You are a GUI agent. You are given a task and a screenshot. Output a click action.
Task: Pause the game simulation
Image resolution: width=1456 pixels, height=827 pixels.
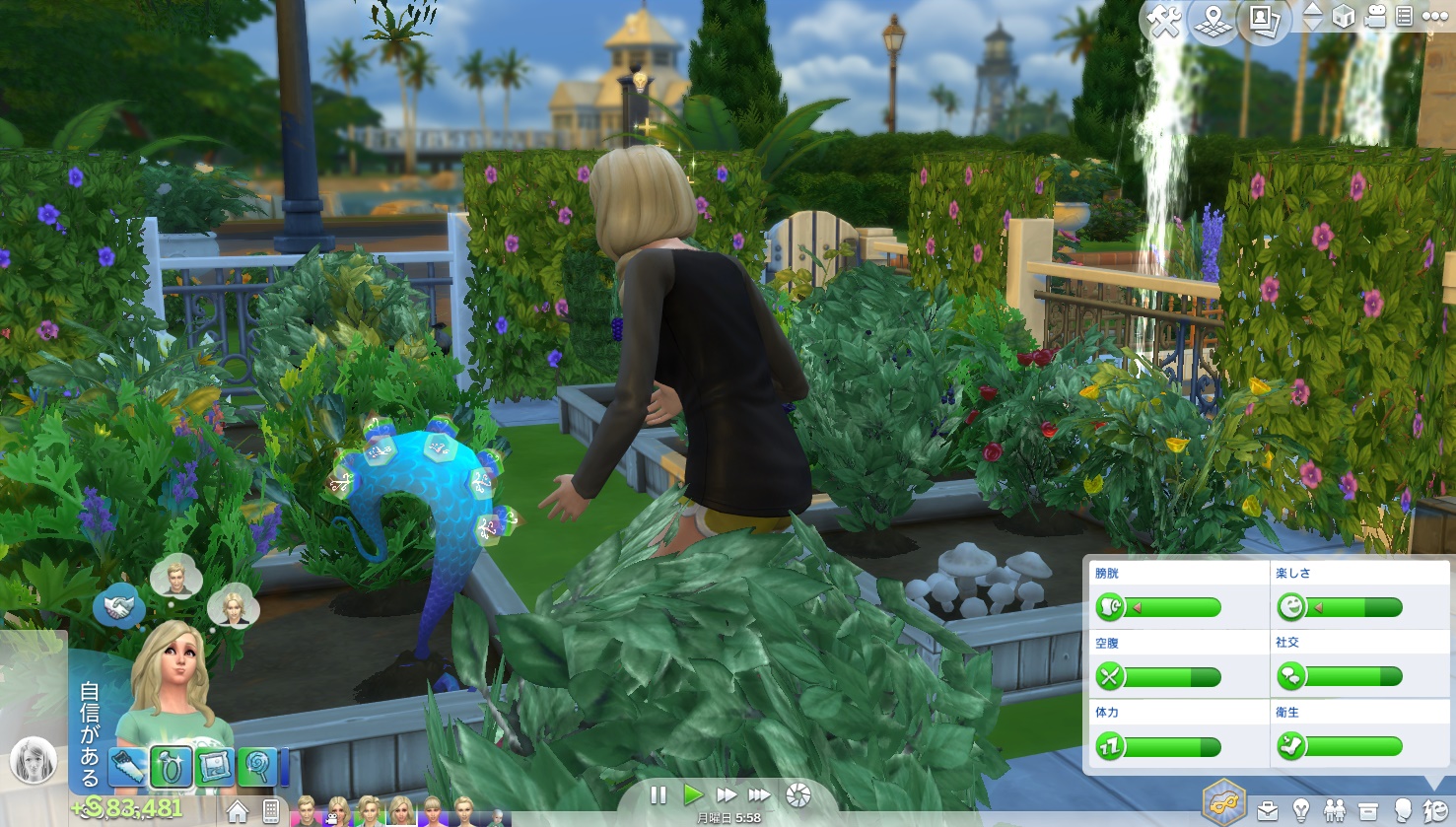click(659, 794)
